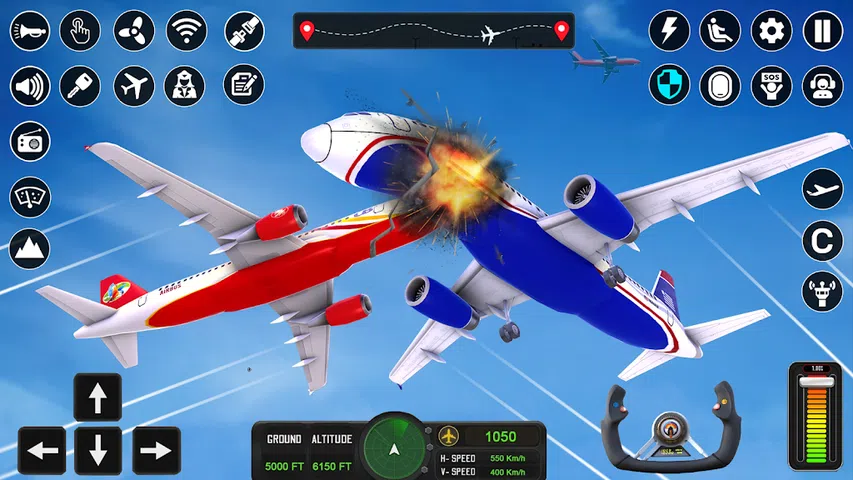
Task: Activate the lightning bolt power icon
Action: point(669,30)
